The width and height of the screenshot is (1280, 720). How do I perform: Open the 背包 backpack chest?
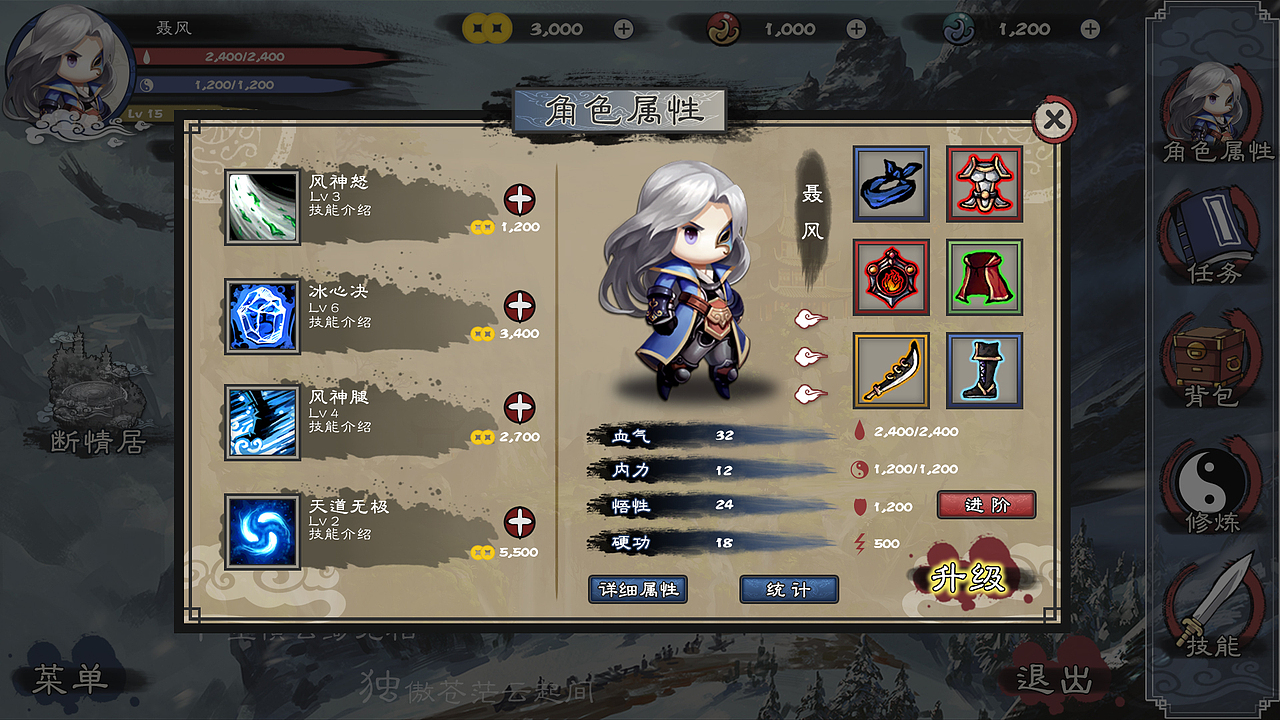tap(1213, 358)
